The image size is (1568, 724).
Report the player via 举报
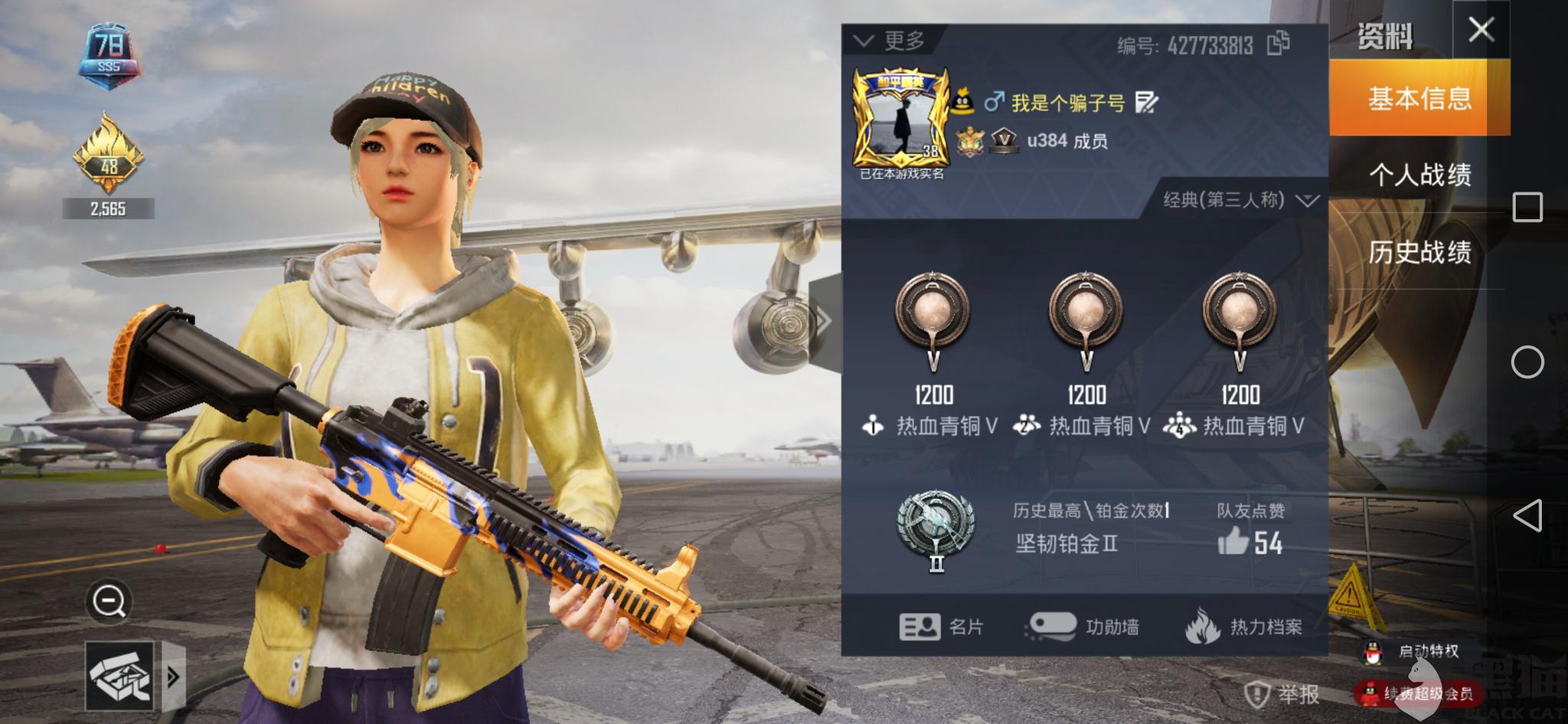point(1282,694)
